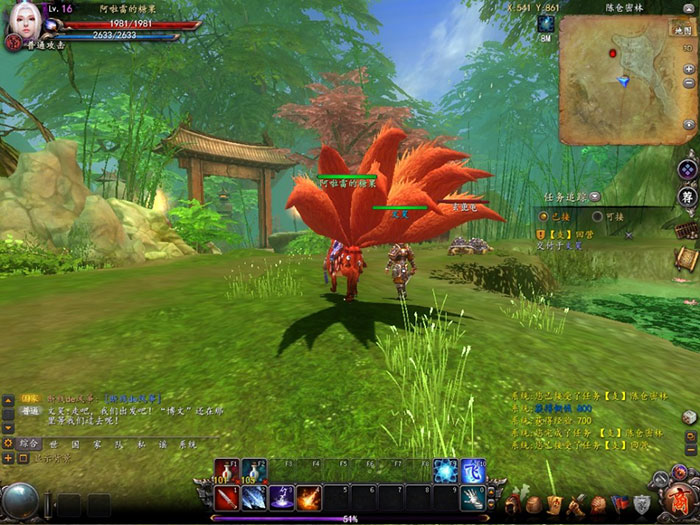This screenshot has height=525, width=700.
Task: Select the 可接 available quests filter
Action: click(597, 216)
